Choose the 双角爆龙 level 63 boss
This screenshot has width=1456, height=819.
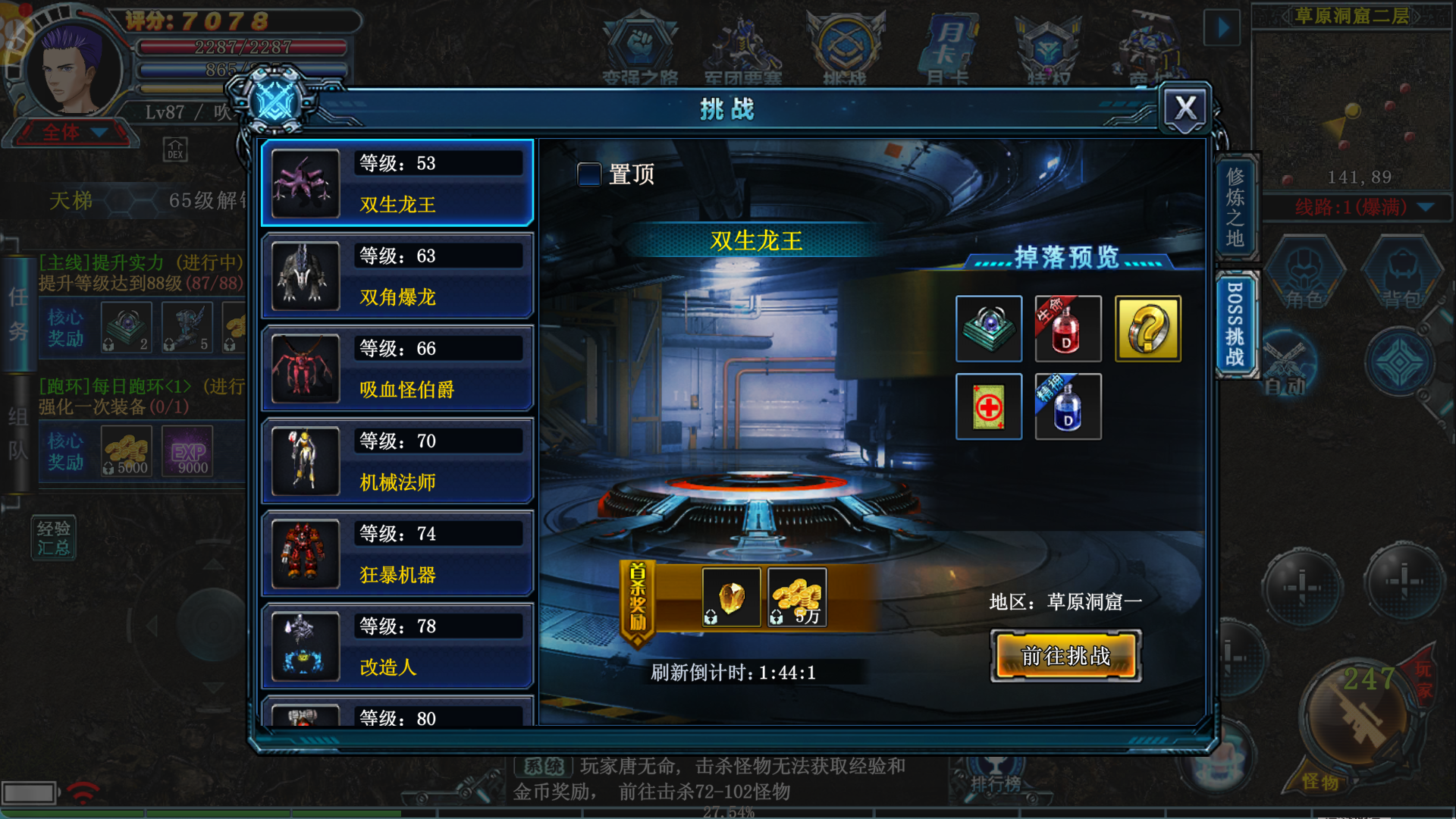[397, 276]
